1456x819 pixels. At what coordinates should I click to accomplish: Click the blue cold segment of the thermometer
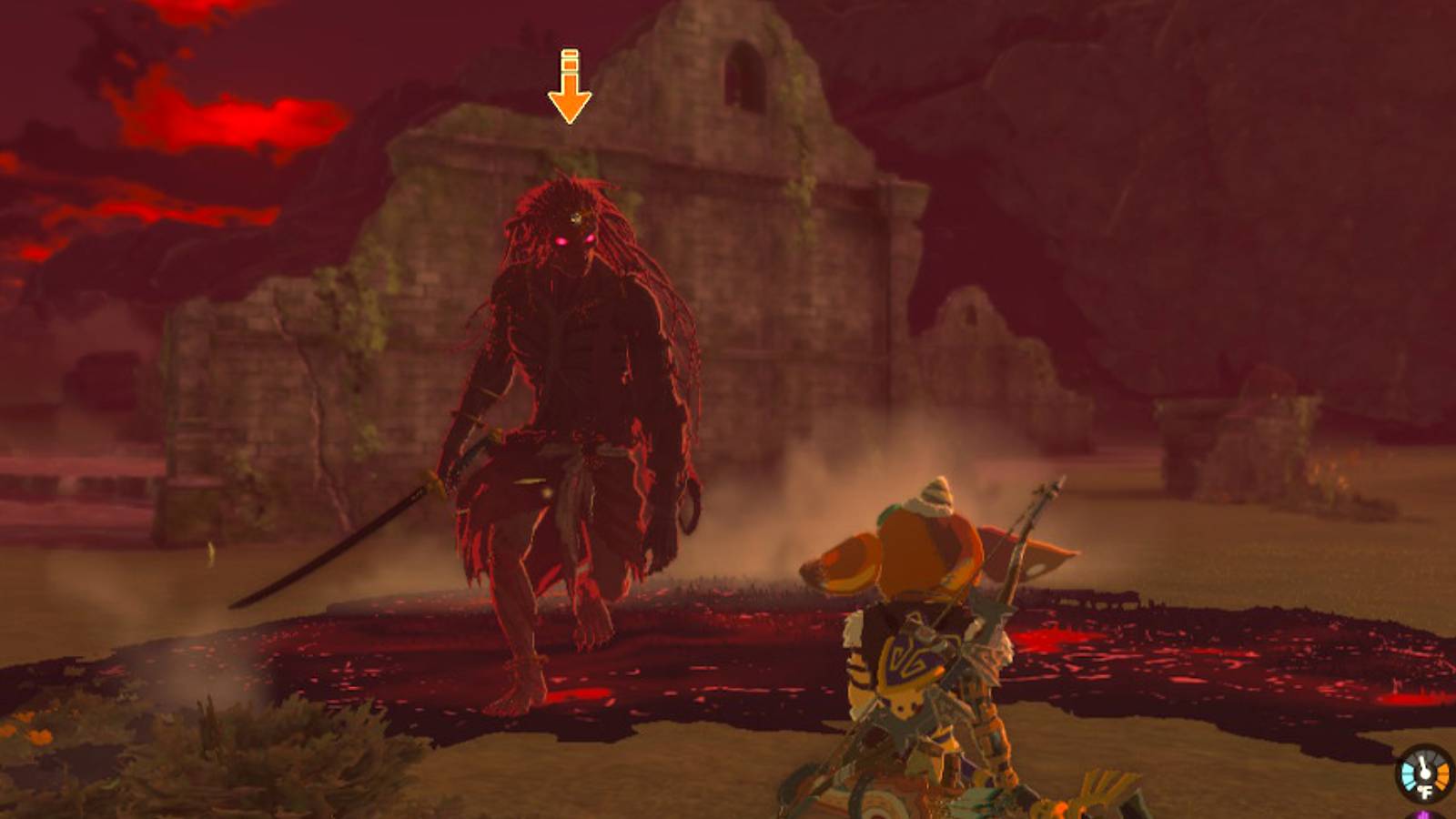click(1409, 777)
